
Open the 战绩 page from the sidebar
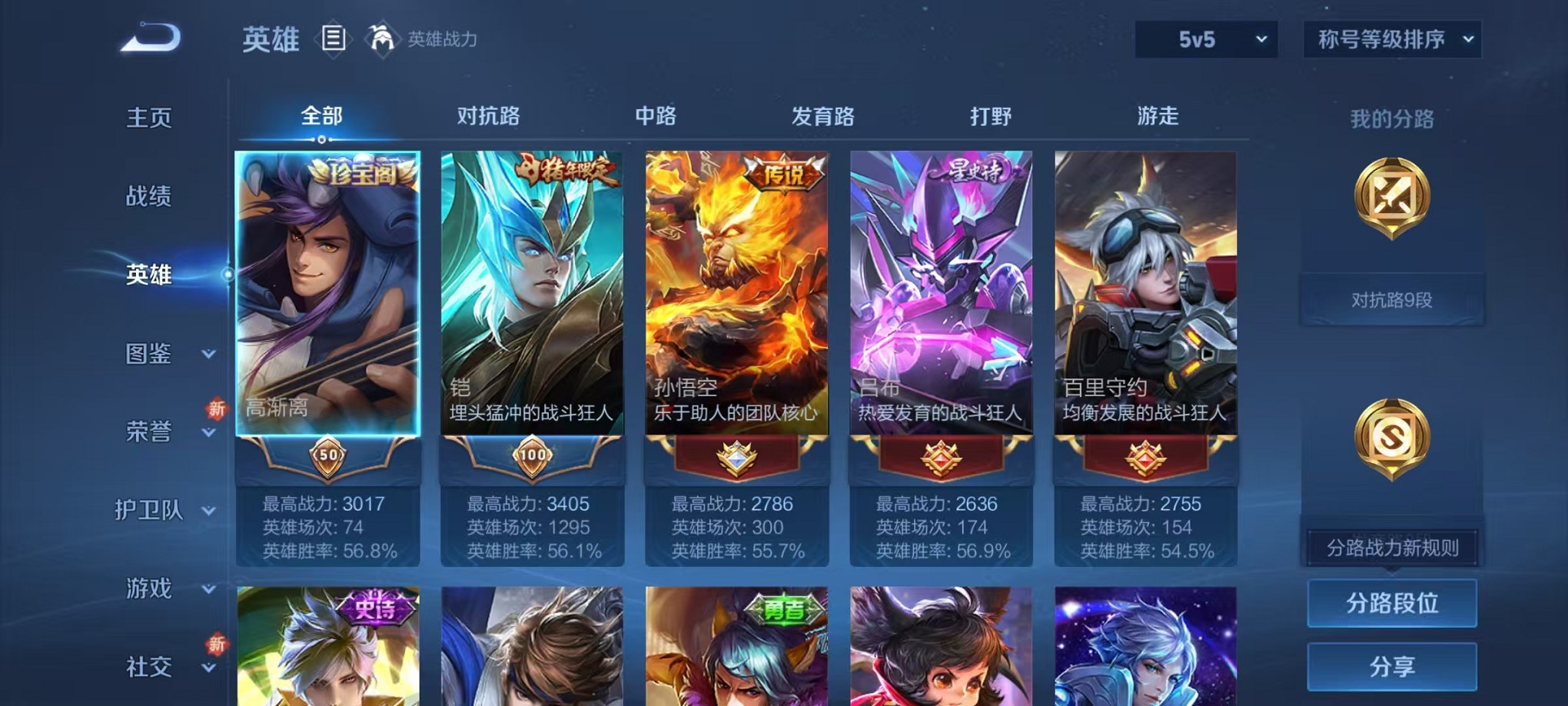coord(147,198)
